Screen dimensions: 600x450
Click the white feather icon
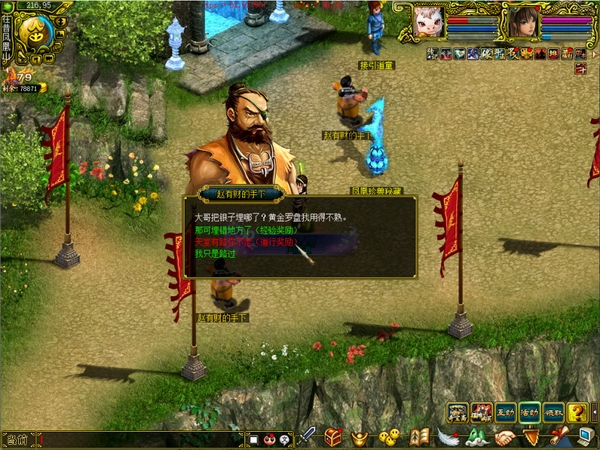pos(449,437)
